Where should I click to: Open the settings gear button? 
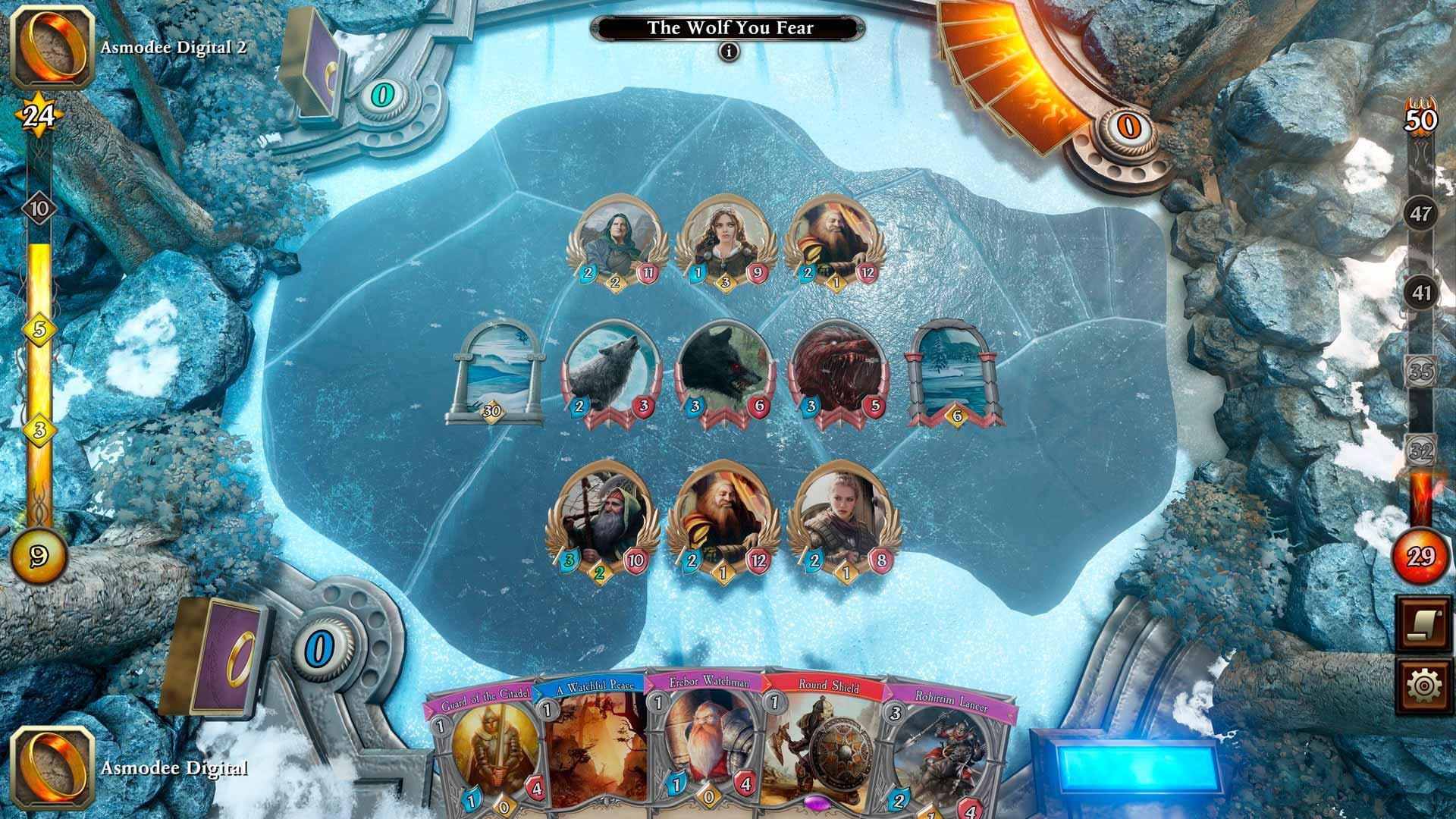[1423, 686]
